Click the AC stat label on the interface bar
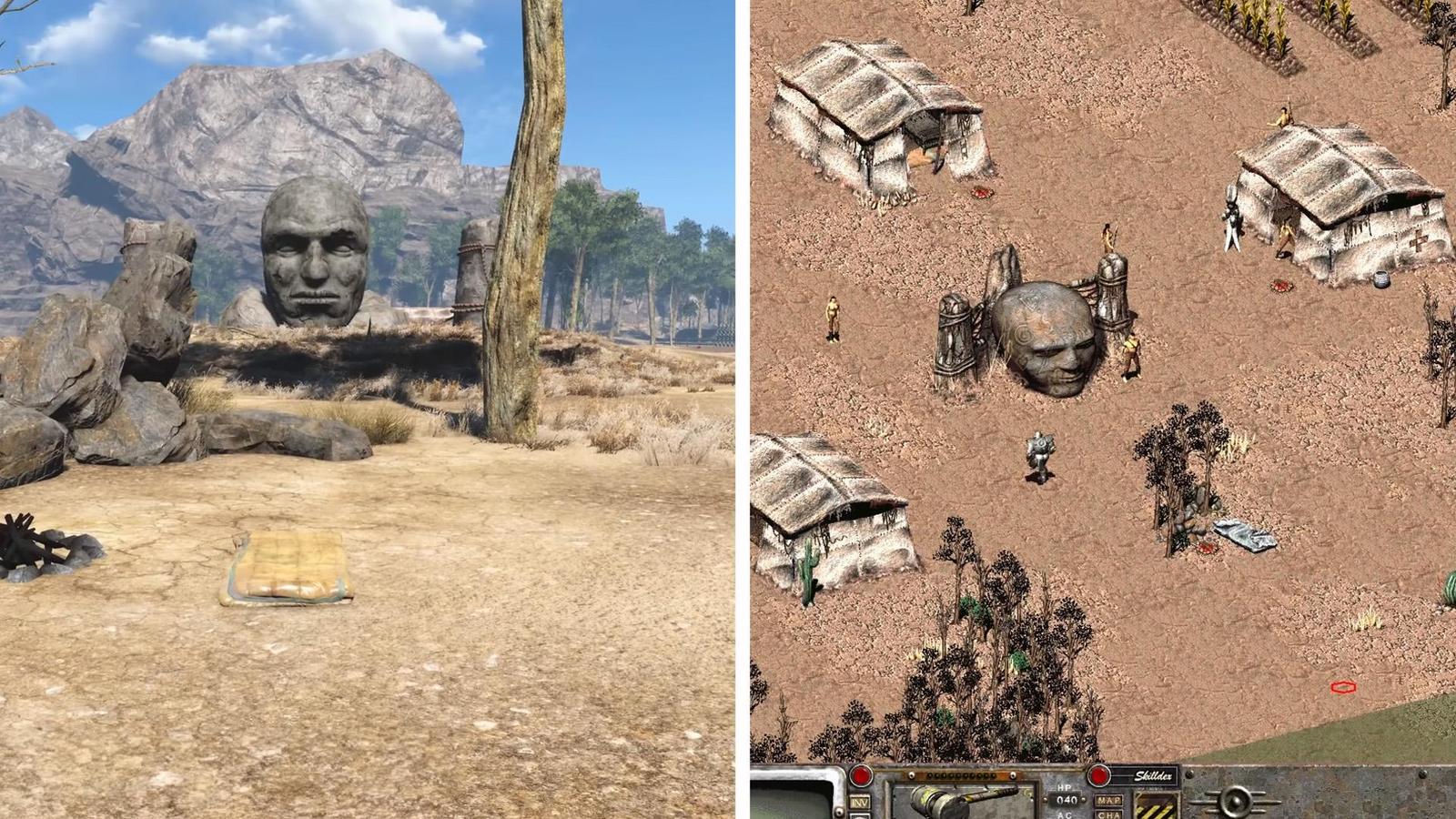Viewport: 1456px width, 819px height. click(1064, 816)
